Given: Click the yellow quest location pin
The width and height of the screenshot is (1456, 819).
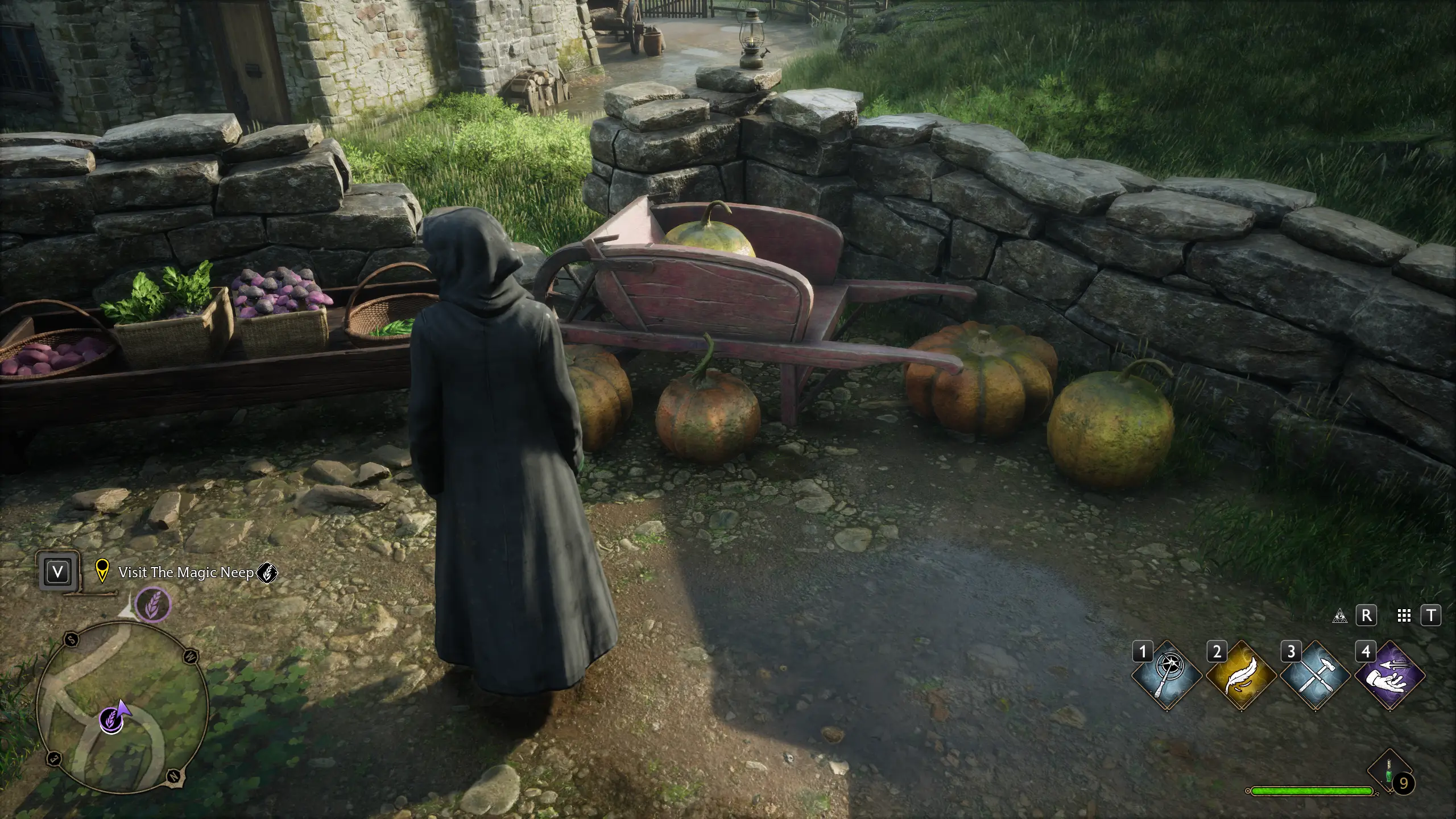Looking at the screenshot, I should (102, 571).
